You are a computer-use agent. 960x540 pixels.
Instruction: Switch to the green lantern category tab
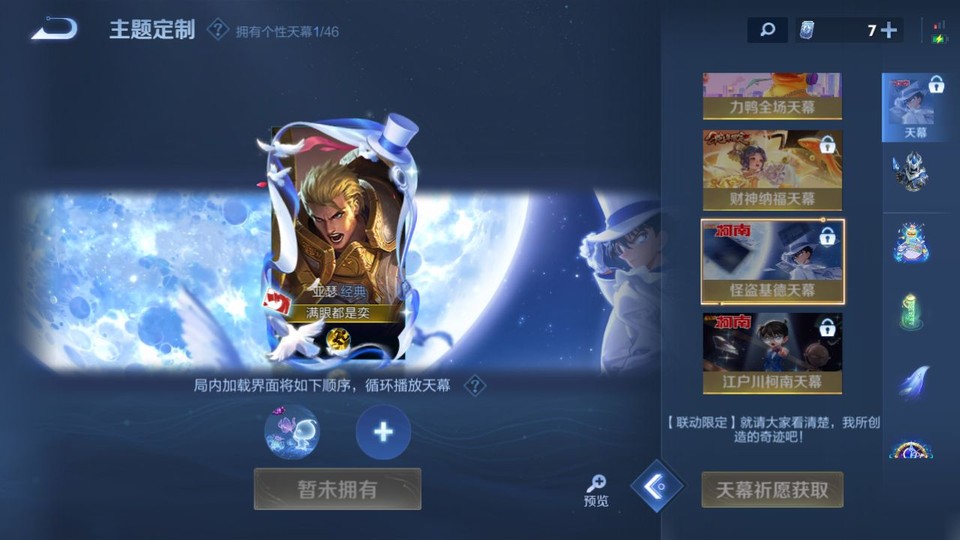[911, 311]
